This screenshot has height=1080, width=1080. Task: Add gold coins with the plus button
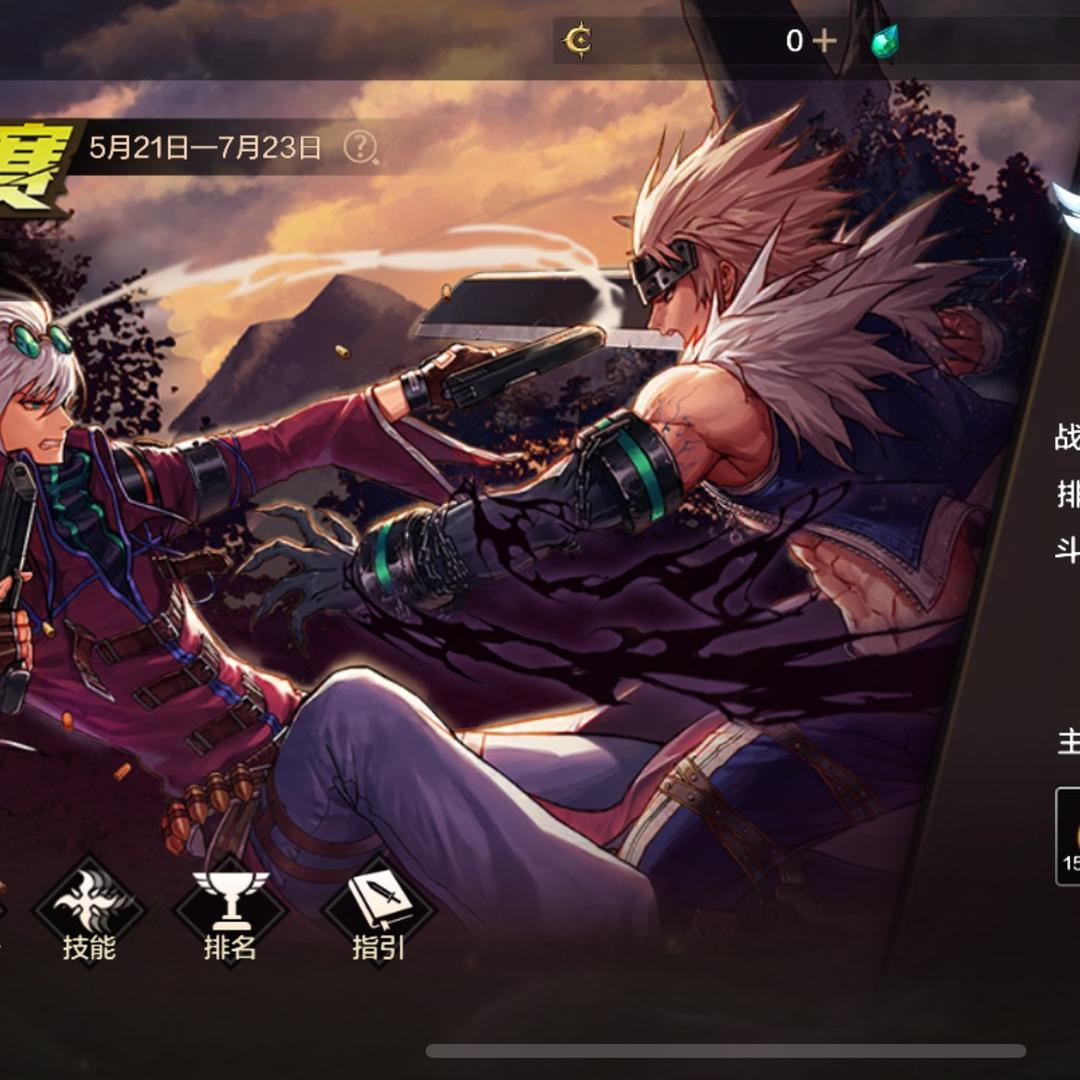[824, 41]
